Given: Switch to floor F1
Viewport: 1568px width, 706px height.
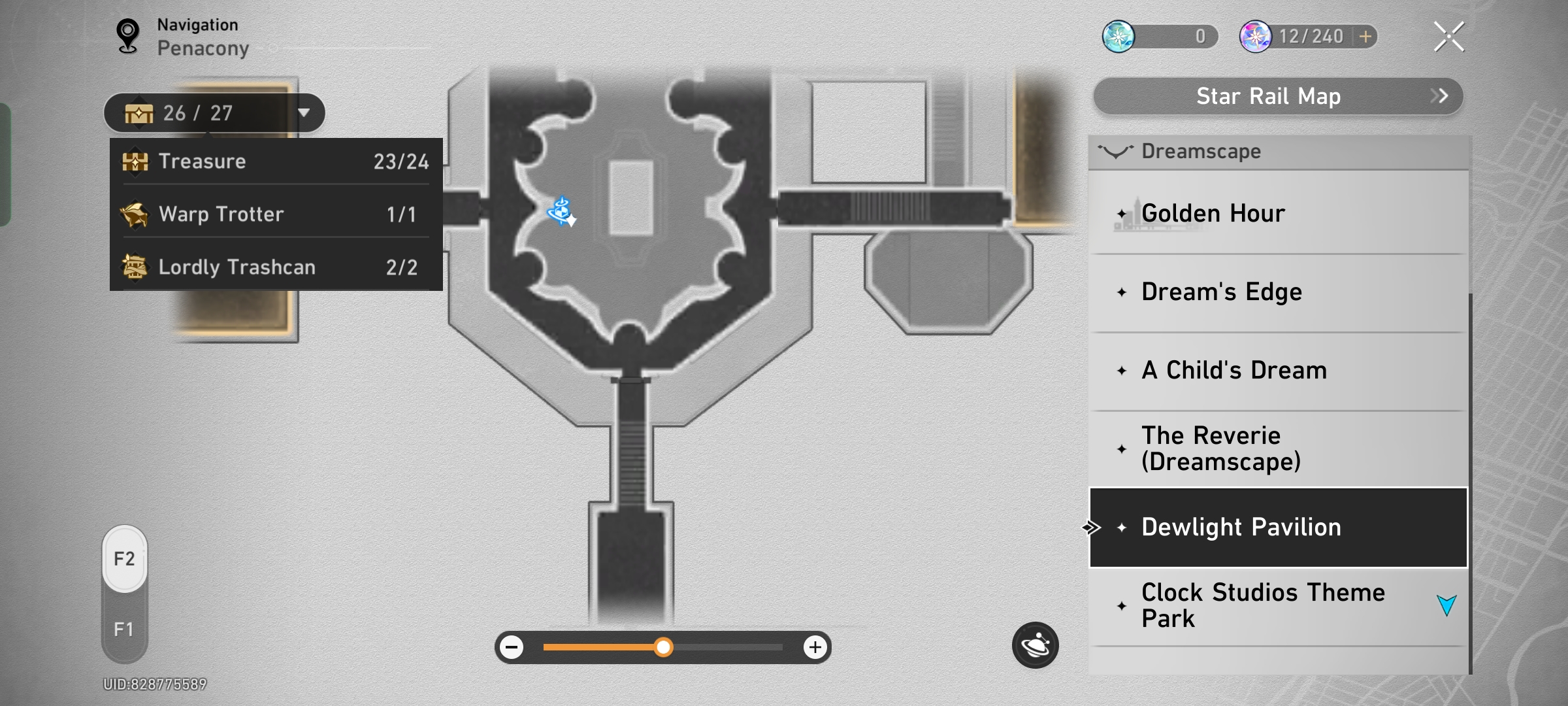Looking at the screenshot, I should (124, 628).
